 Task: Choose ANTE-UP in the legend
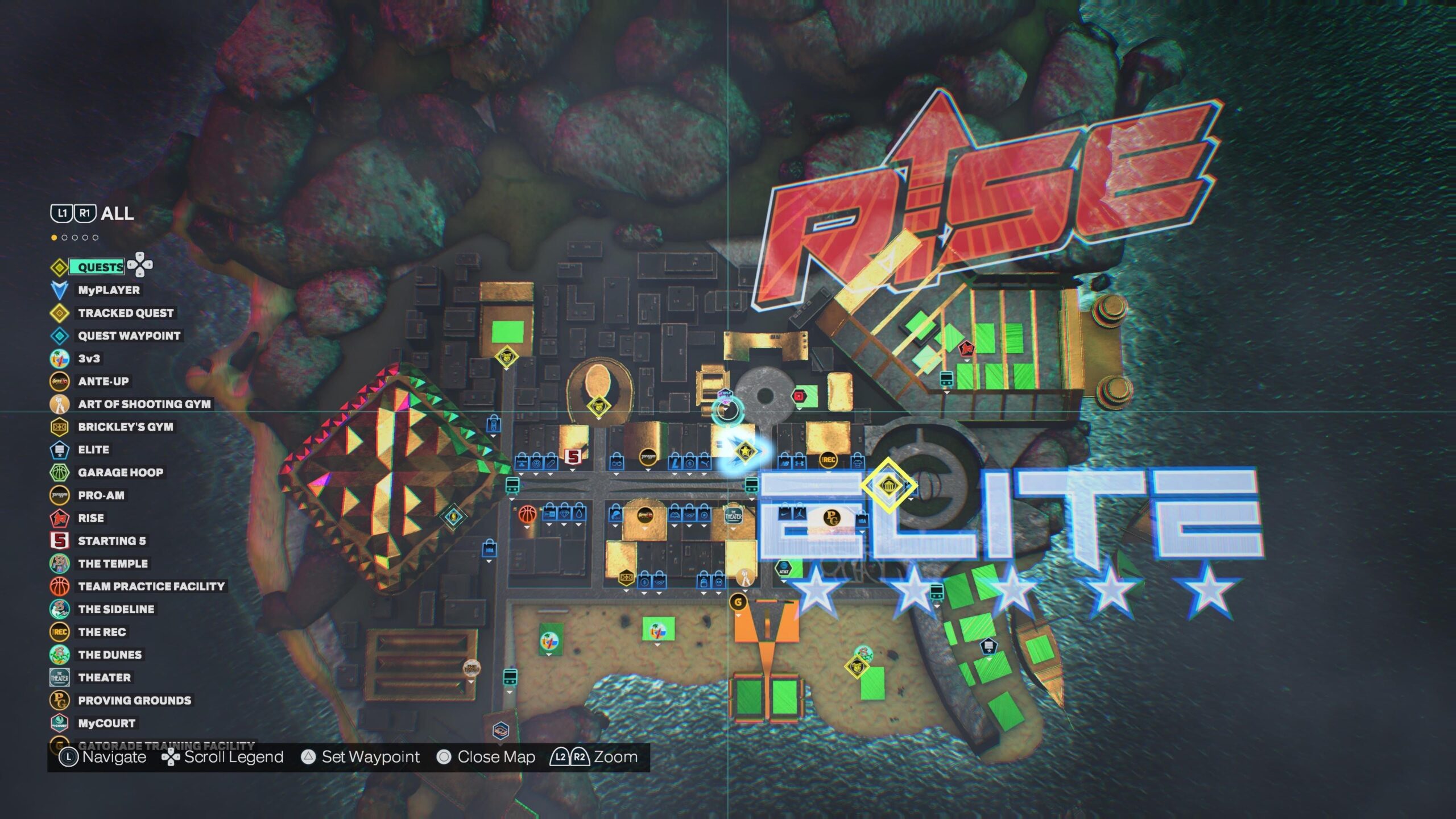[x=103, y=381]
